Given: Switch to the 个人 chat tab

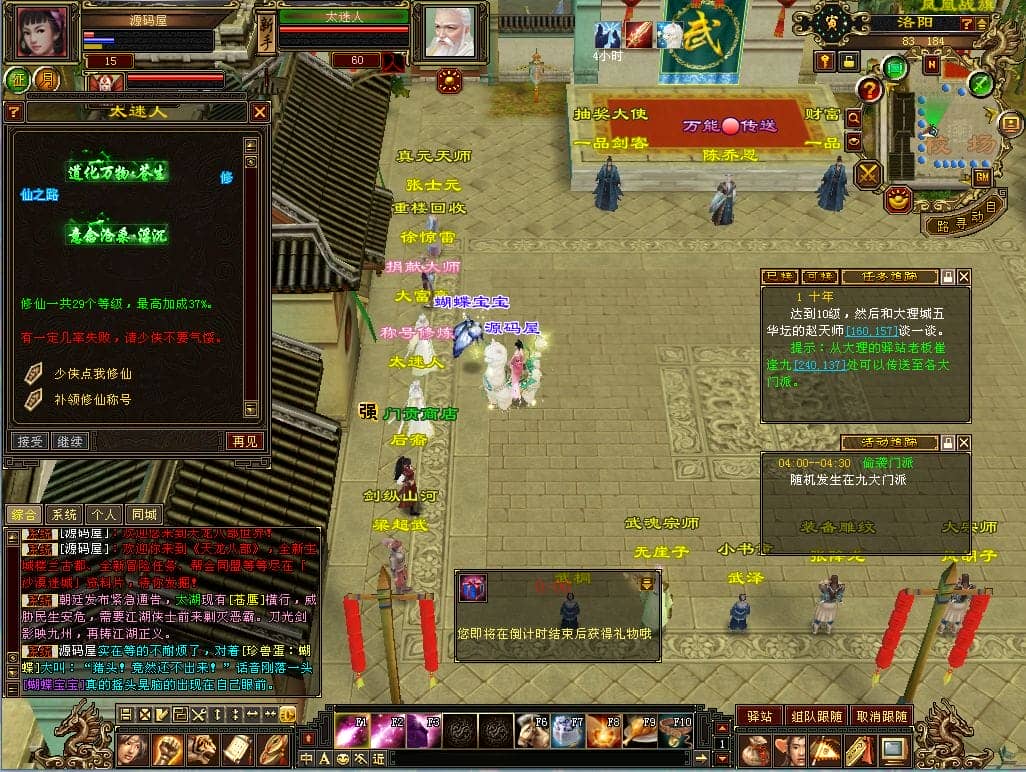Looking at the screenshot, I should coord(104,514).
